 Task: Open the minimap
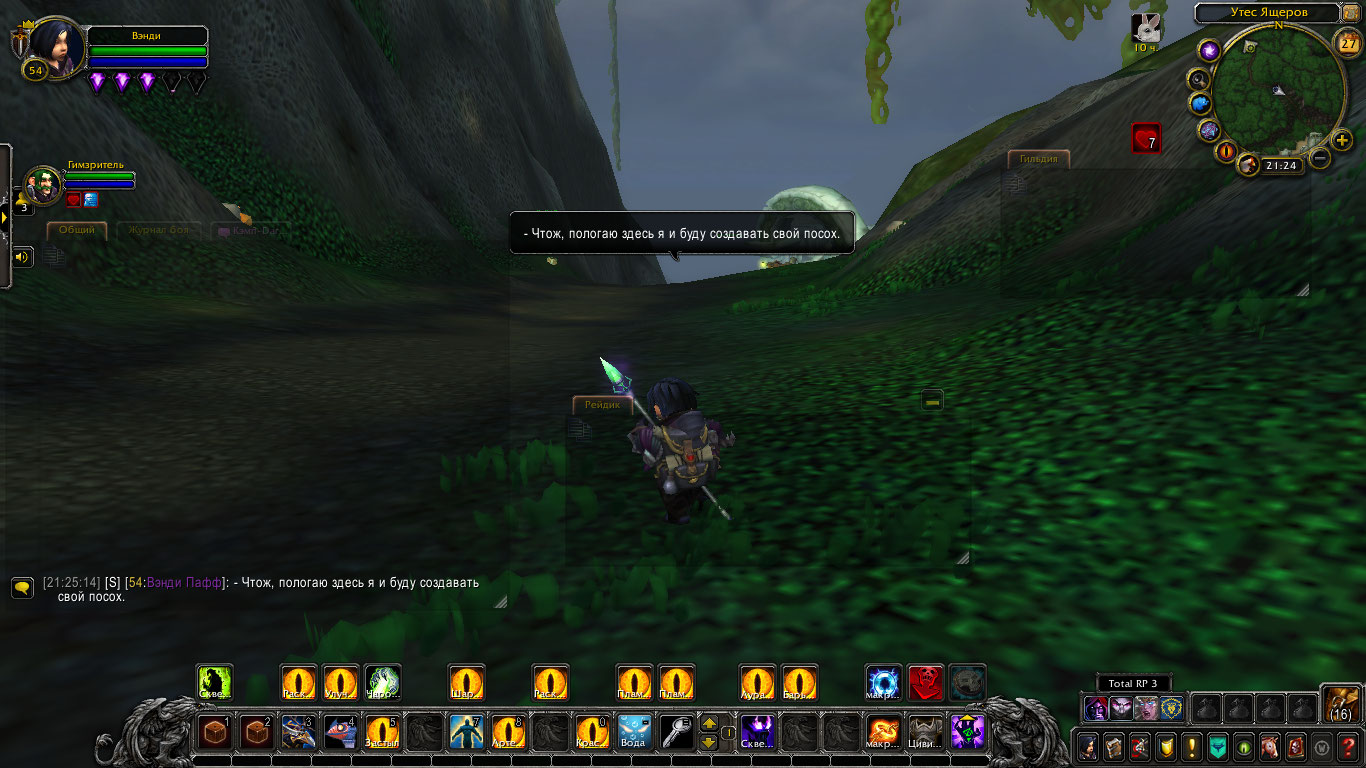[1278, 91]
